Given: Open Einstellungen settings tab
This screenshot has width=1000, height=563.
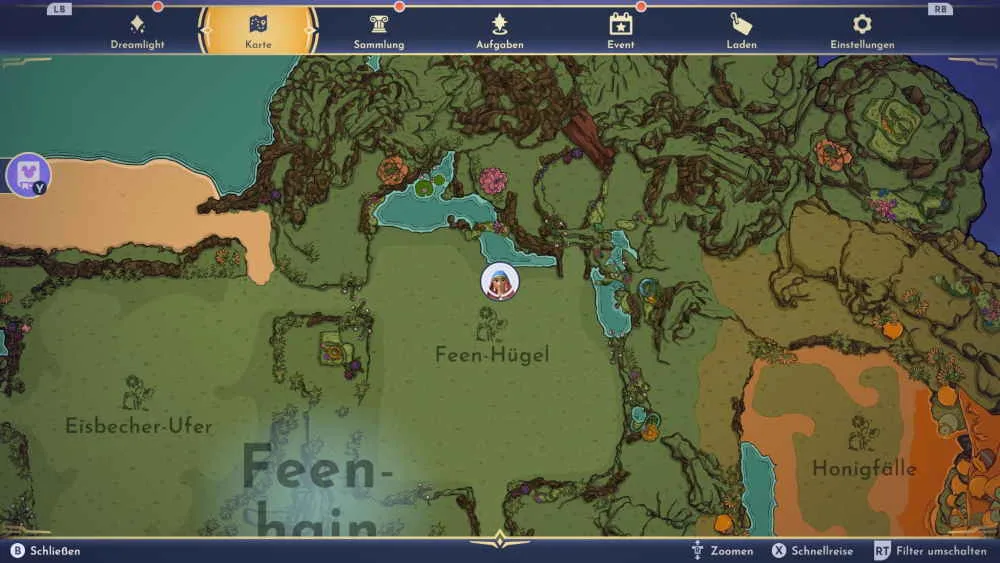Looking at the screenshot, I should [x=862, y=30].
